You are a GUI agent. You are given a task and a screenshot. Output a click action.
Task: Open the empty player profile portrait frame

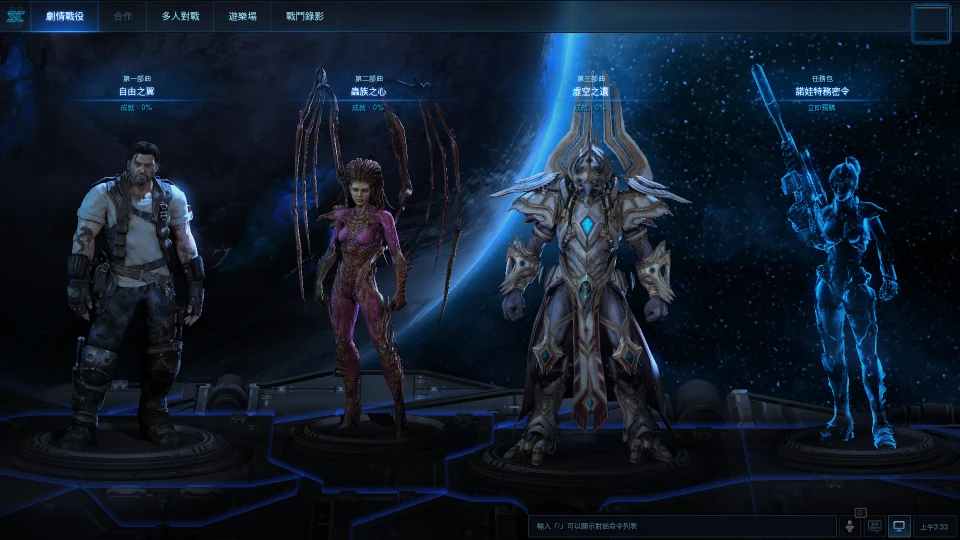(x=930, y=23)
